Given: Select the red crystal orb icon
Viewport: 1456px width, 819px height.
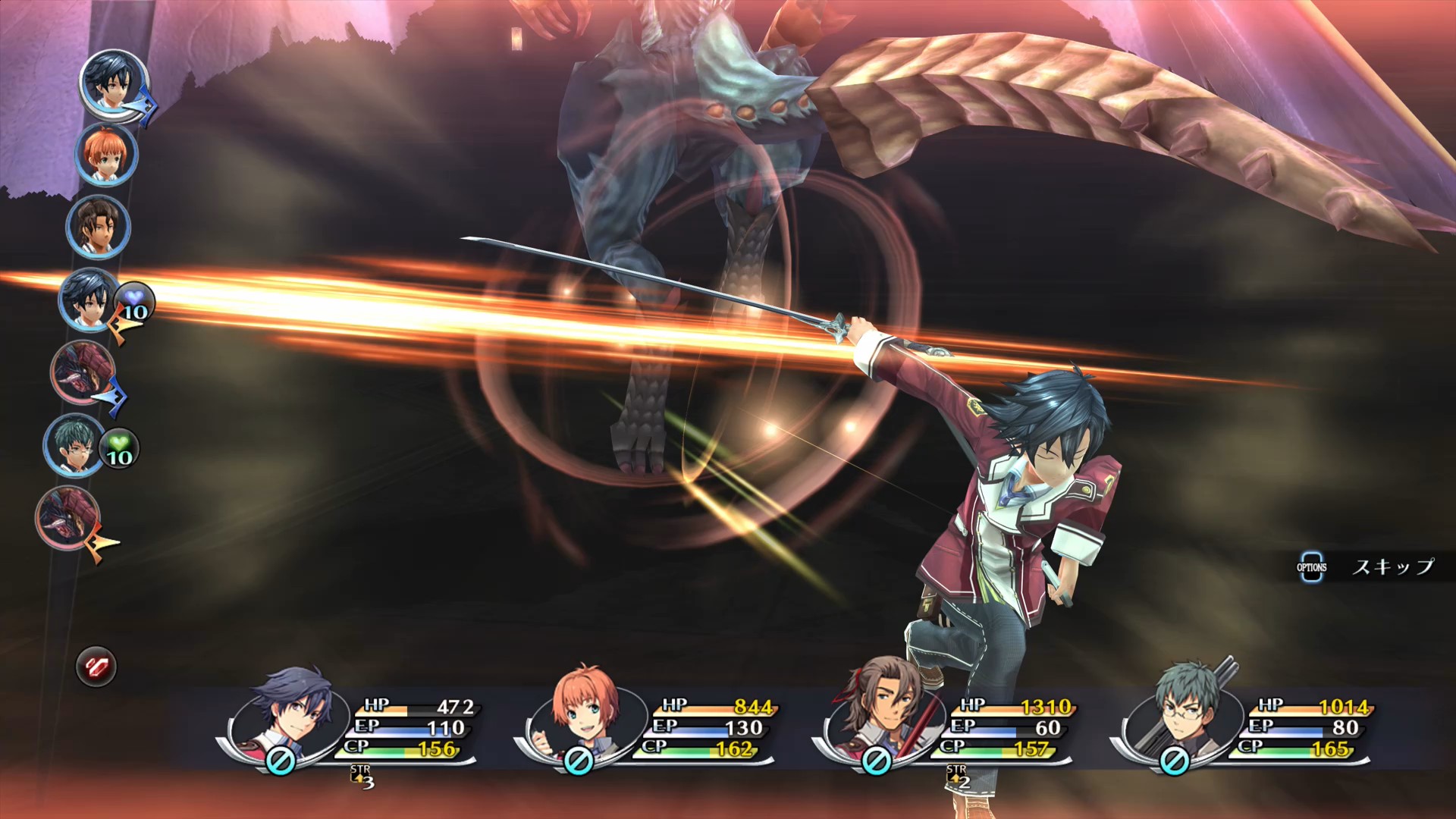Looking at the screenshot, I should [96, 667].
